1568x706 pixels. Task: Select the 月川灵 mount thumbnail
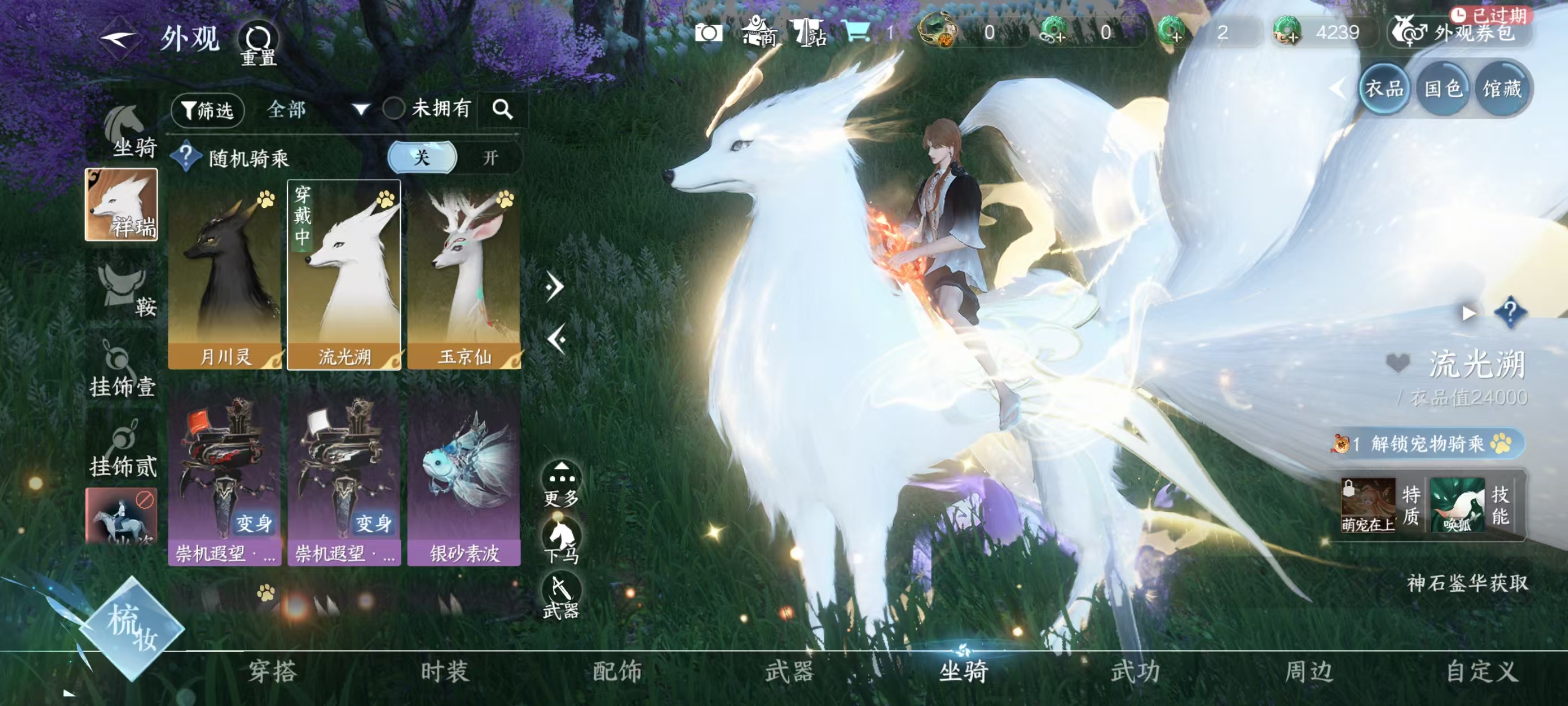click(x=225, y=274)
